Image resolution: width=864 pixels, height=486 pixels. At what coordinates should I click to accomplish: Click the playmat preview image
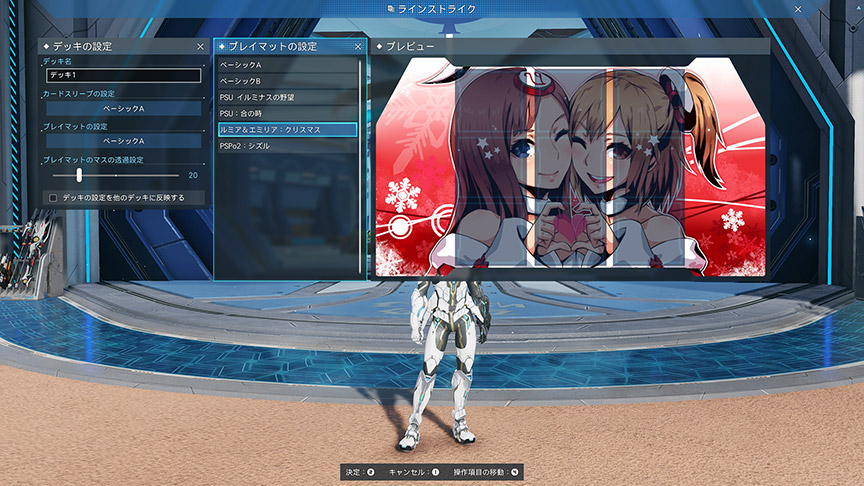570,165
